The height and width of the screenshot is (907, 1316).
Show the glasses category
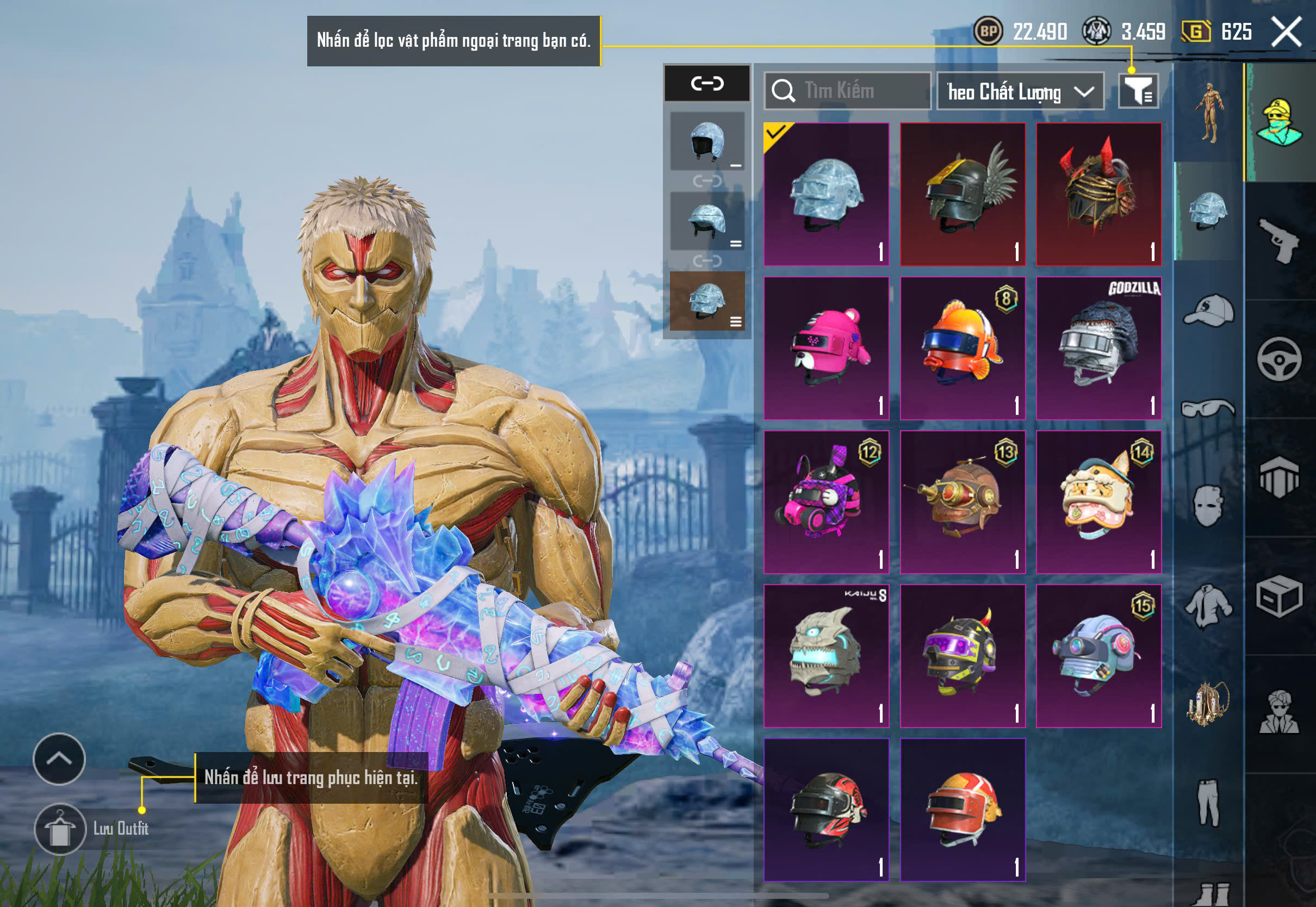(1209, 408)
